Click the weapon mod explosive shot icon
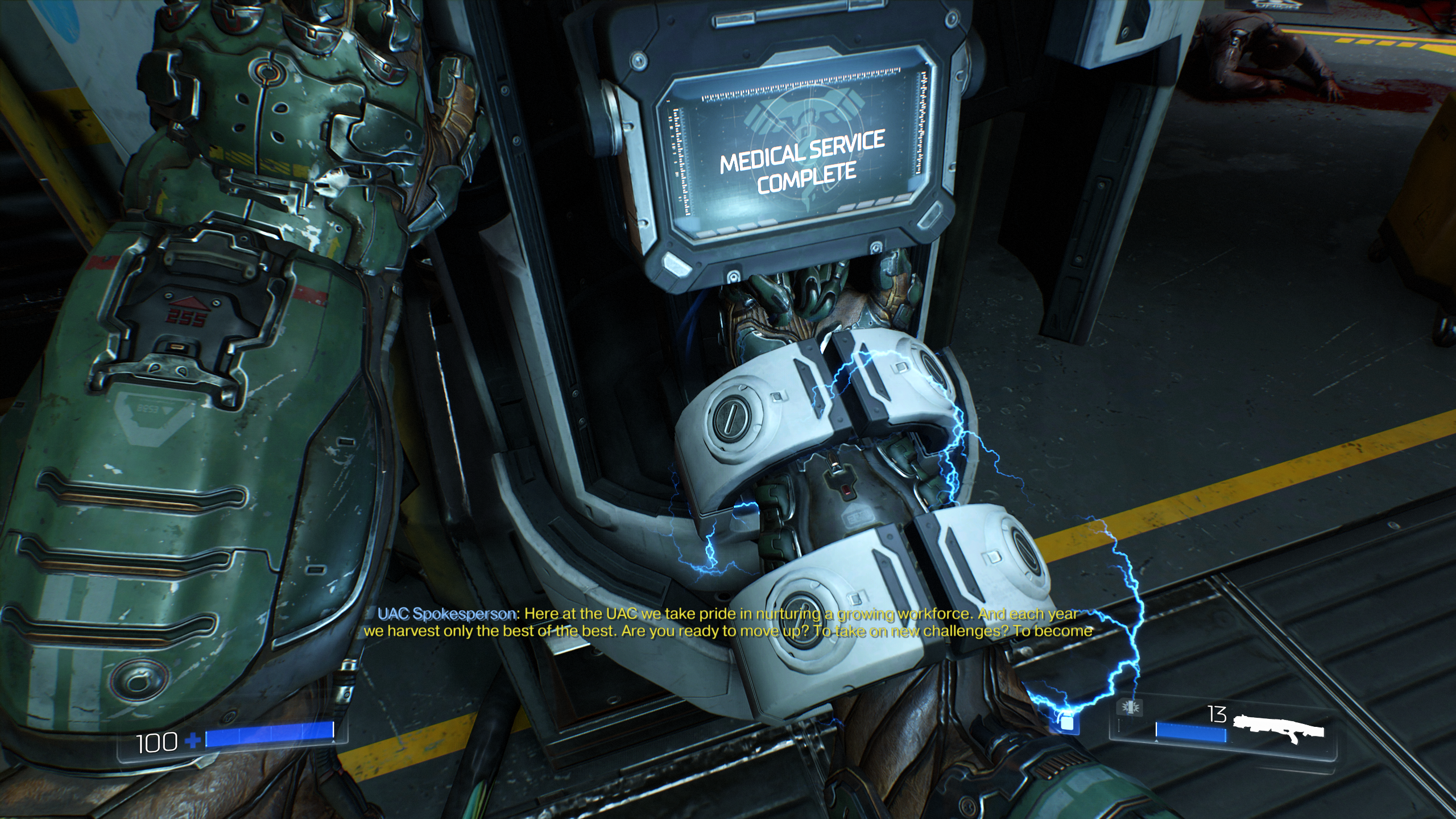Image resolution: width=1456 pixels, height=819 pixels. (1130, 708)
